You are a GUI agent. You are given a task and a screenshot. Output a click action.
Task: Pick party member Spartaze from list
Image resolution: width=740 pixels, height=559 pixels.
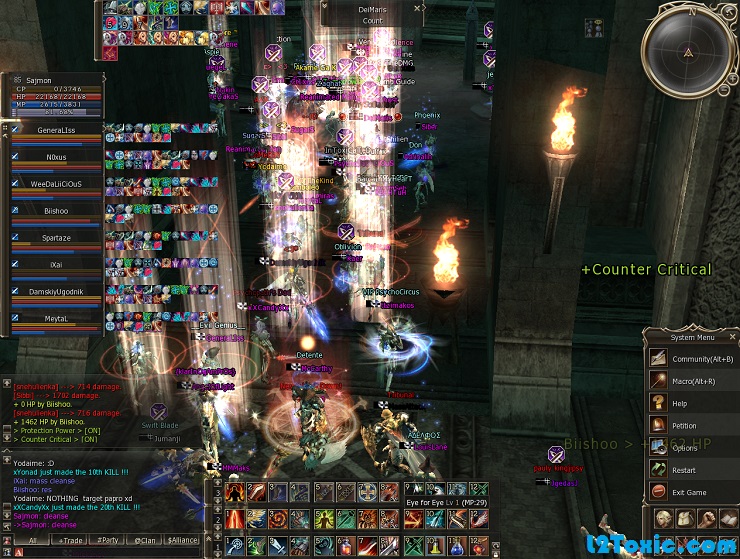pos(56,238)
